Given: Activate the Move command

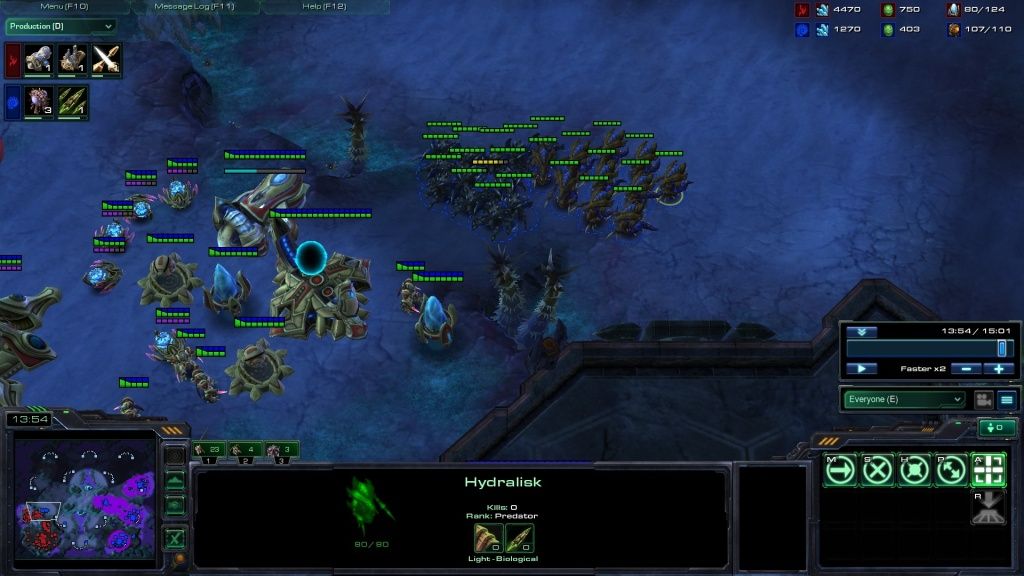Looking at the screenshot, I should coord(841,470).
